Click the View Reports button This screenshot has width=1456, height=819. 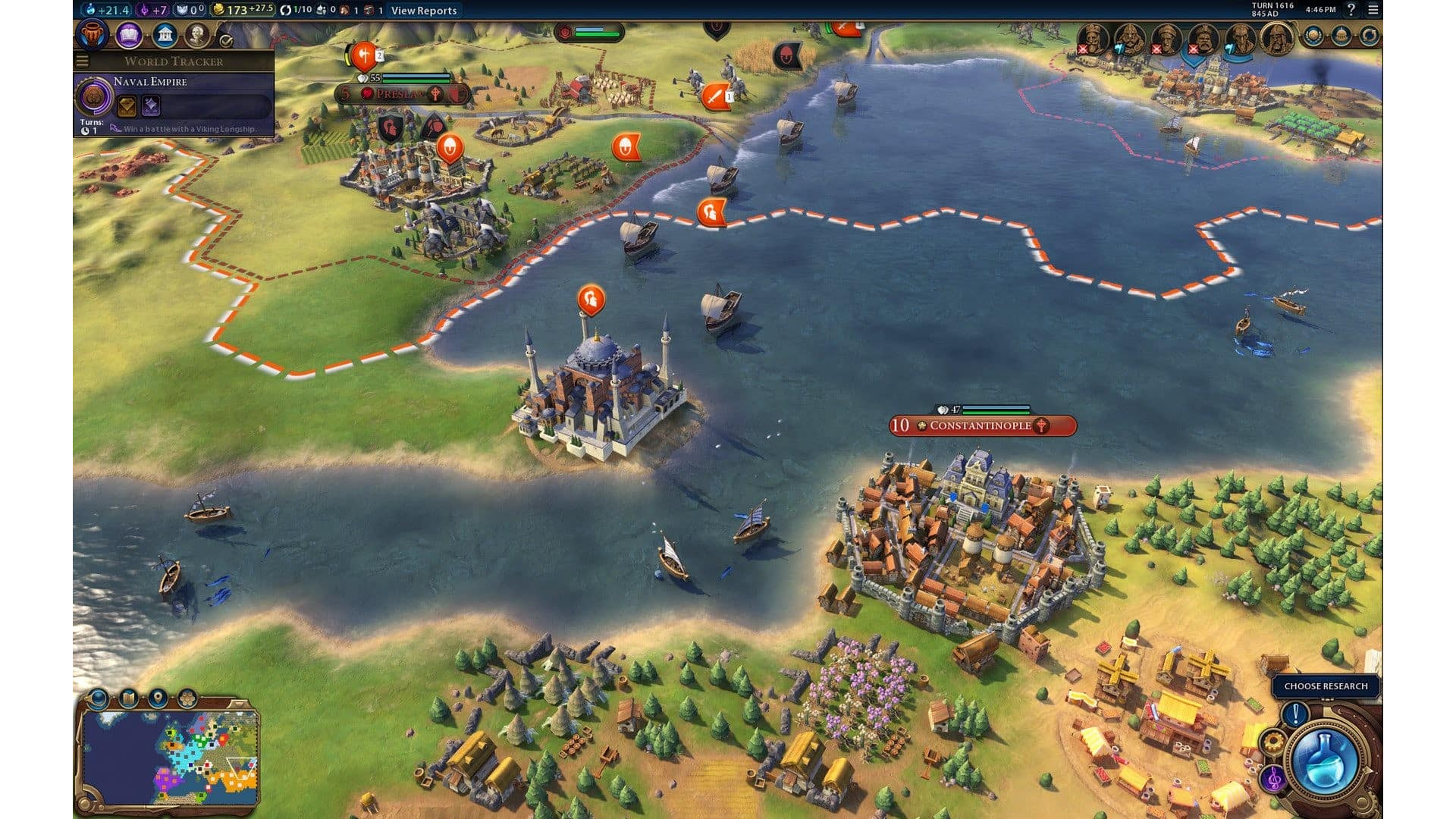click(422, 11)
